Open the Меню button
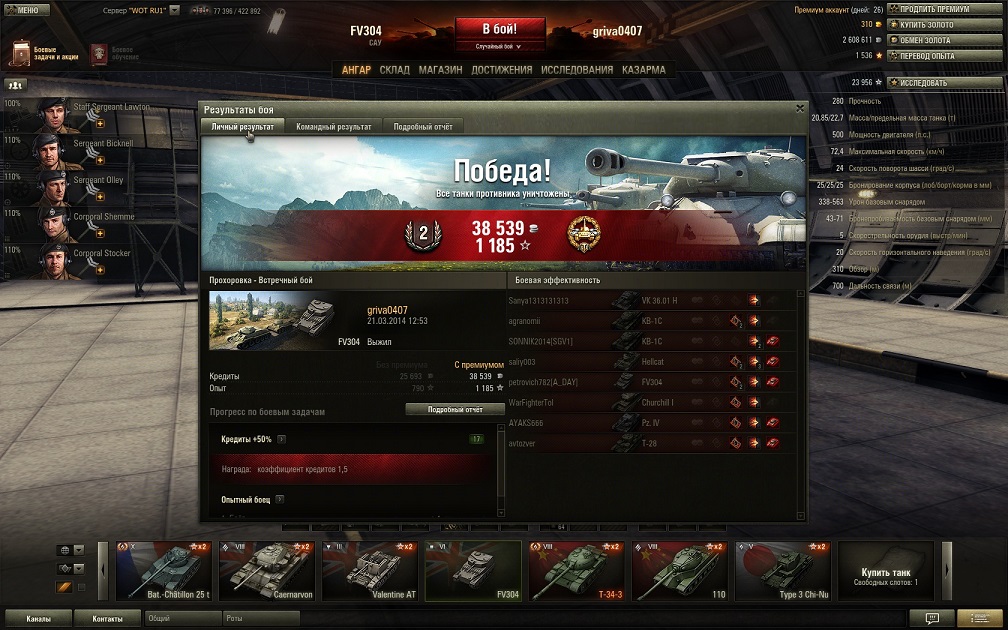This screenshot has height=630, width=1008. point(26,9)
